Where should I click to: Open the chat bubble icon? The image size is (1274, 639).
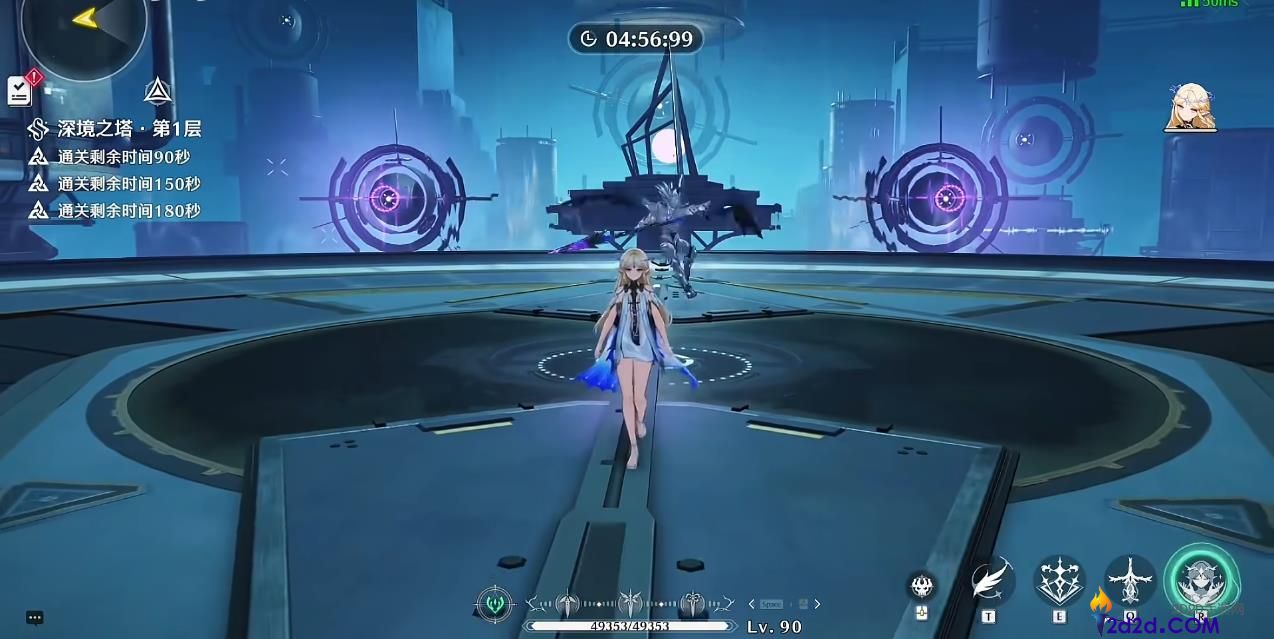(35, 619)
